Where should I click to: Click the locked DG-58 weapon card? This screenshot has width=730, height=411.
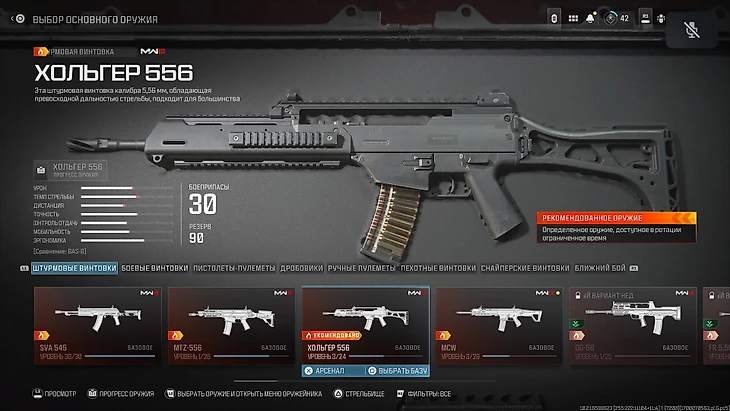coord(628,320)
